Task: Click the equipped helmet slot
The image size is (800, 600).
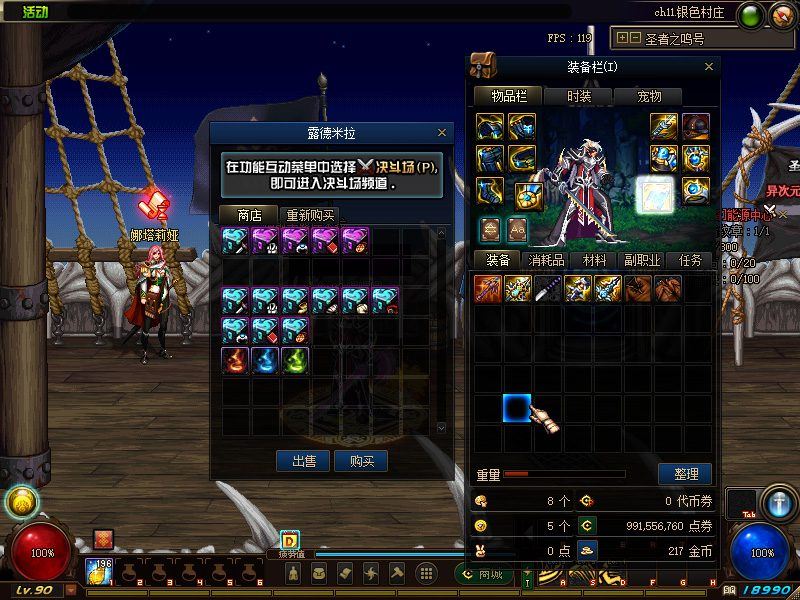Action: [695, 127]
